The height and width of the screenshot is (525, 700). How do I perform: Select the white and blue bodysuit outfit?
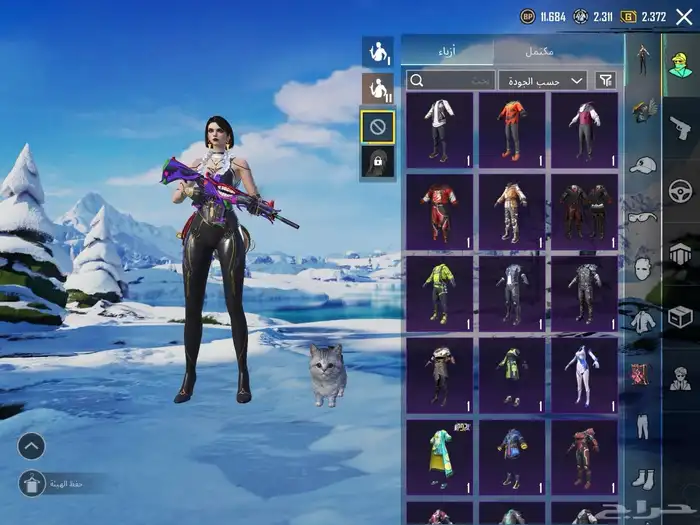click(584, 373)
